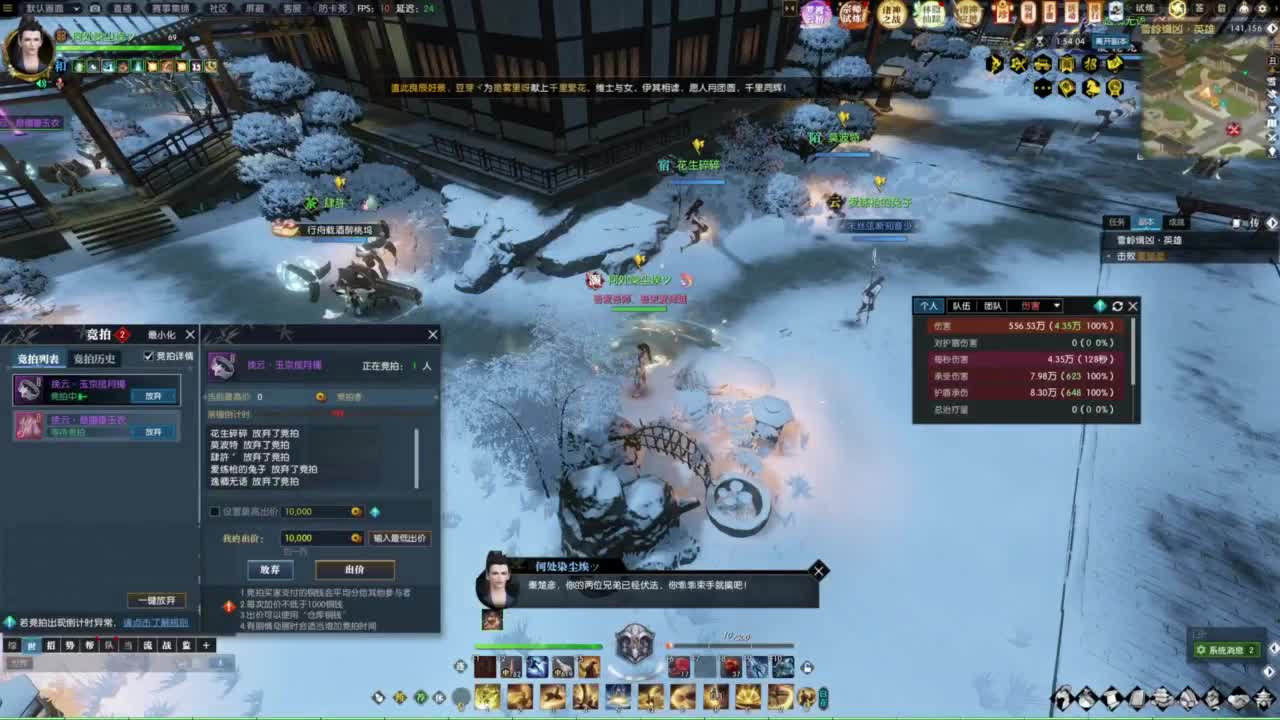Click the camera screenshot icon in the top menu bar
Viewport: 1280px width, 720px height.
click(95, 8)
